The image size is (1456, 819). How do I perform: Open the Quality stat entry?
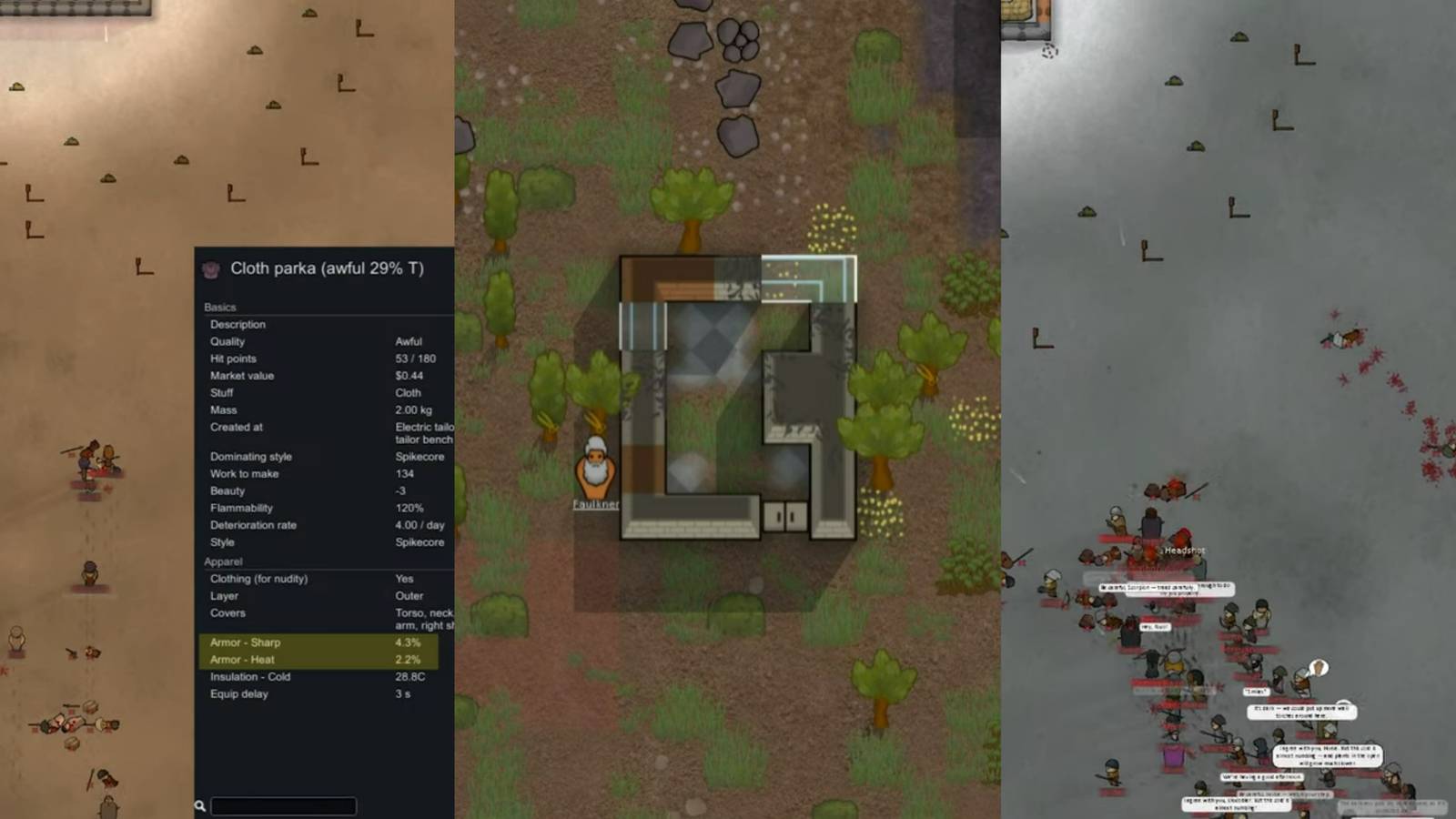point(227,341)
